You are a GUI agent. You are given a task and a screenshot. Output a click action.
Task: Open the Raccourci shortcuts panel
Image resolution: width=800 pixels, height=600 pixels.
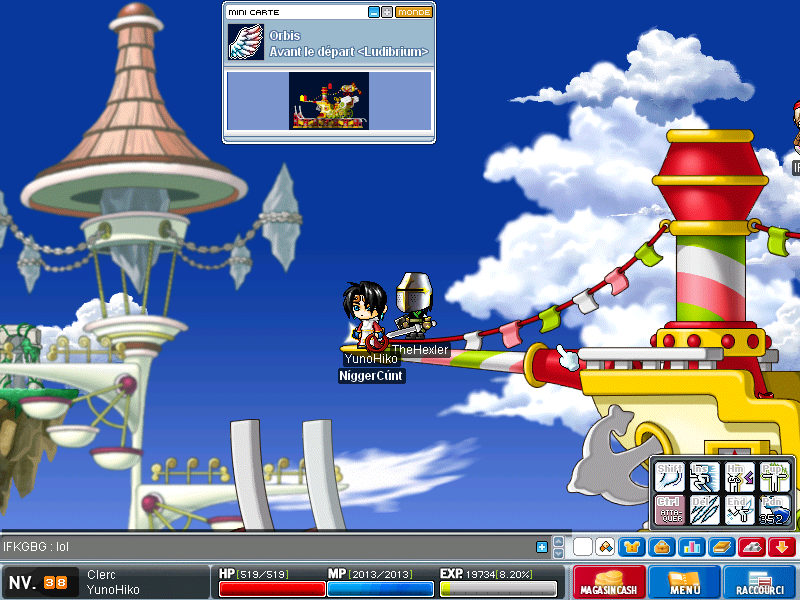pyautogui.click(x=759, y=582)
